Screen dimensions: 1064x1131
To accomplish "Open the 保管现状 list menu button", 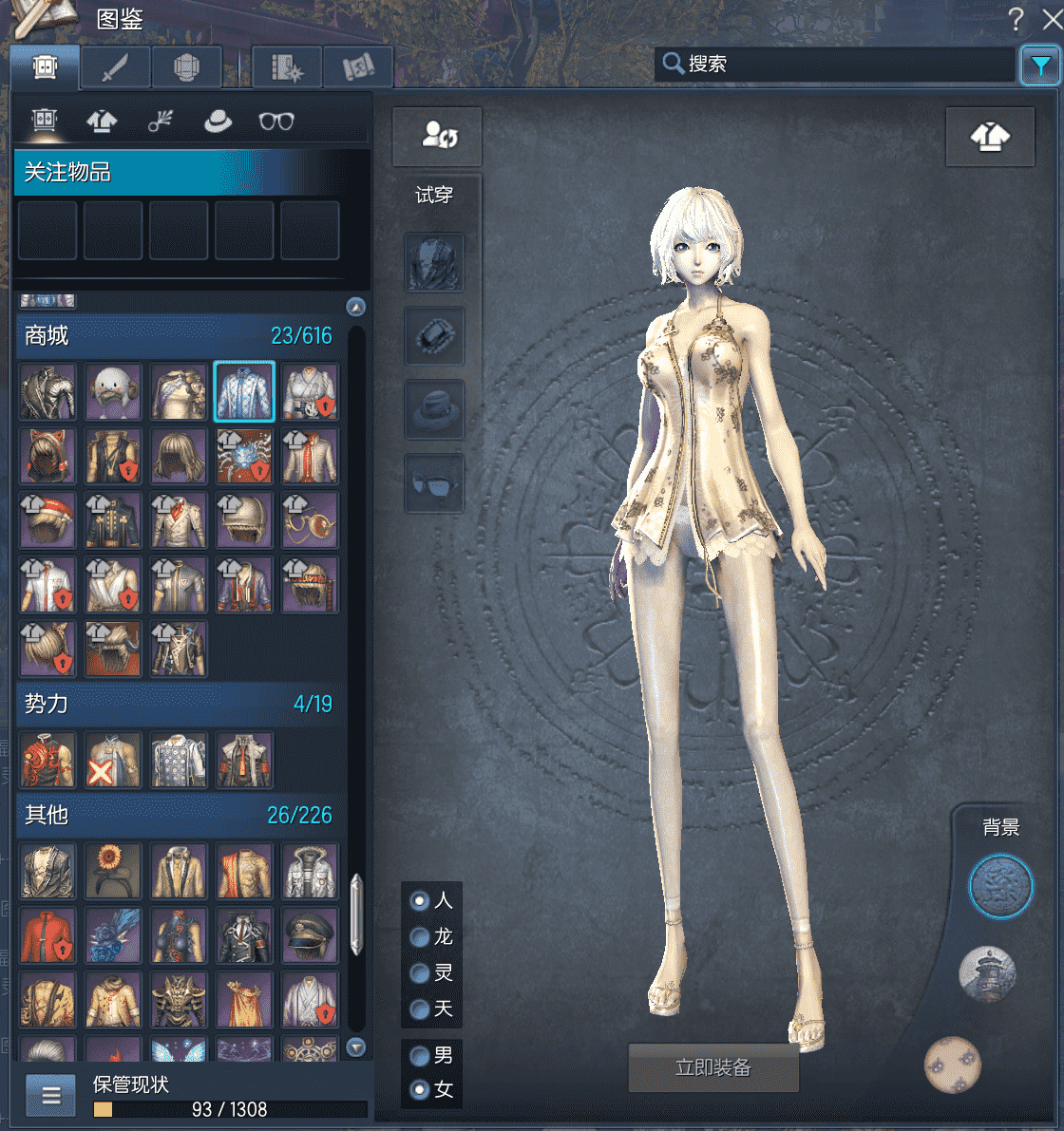I will pos(51,1097).
